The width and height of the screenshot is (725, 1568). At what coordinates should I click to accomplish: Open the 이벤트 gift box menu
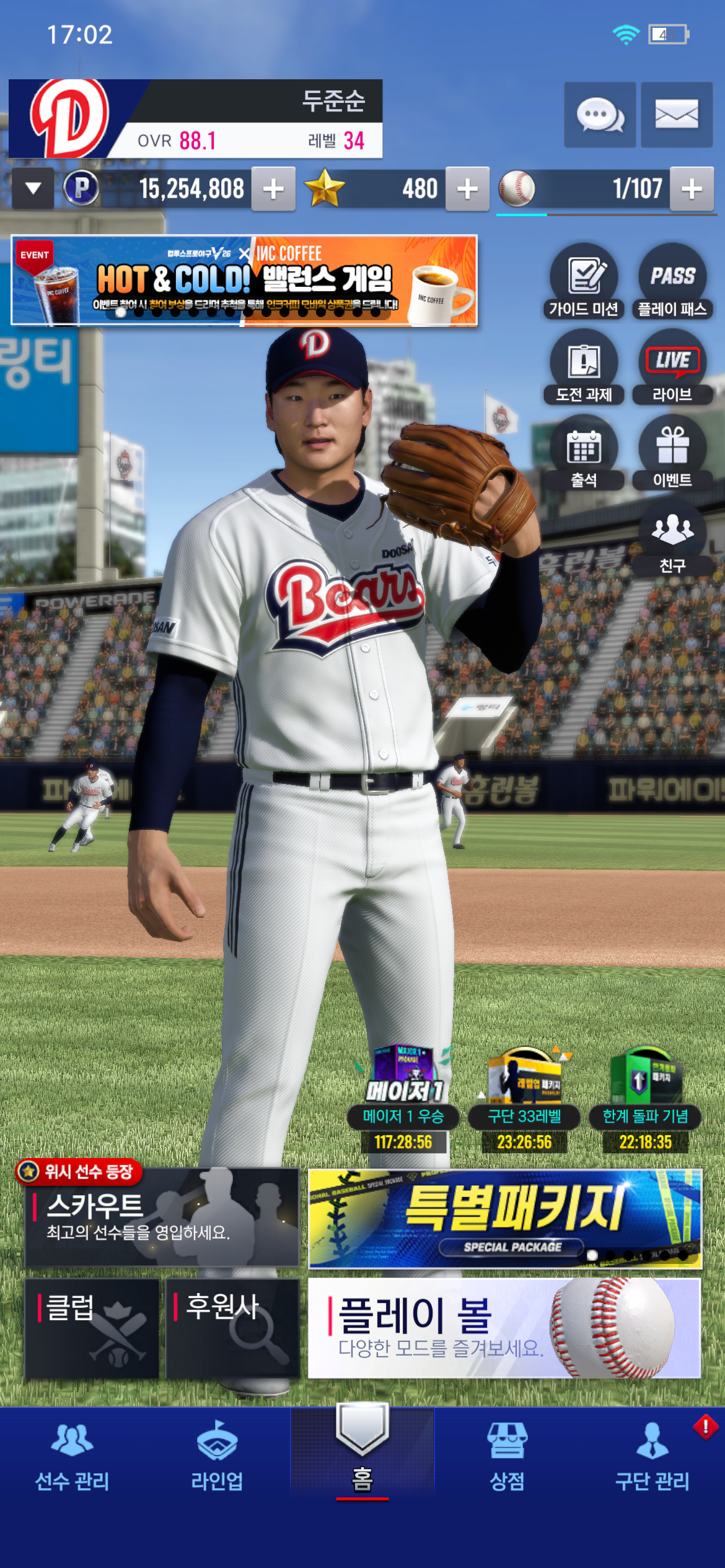click(672, 453)
